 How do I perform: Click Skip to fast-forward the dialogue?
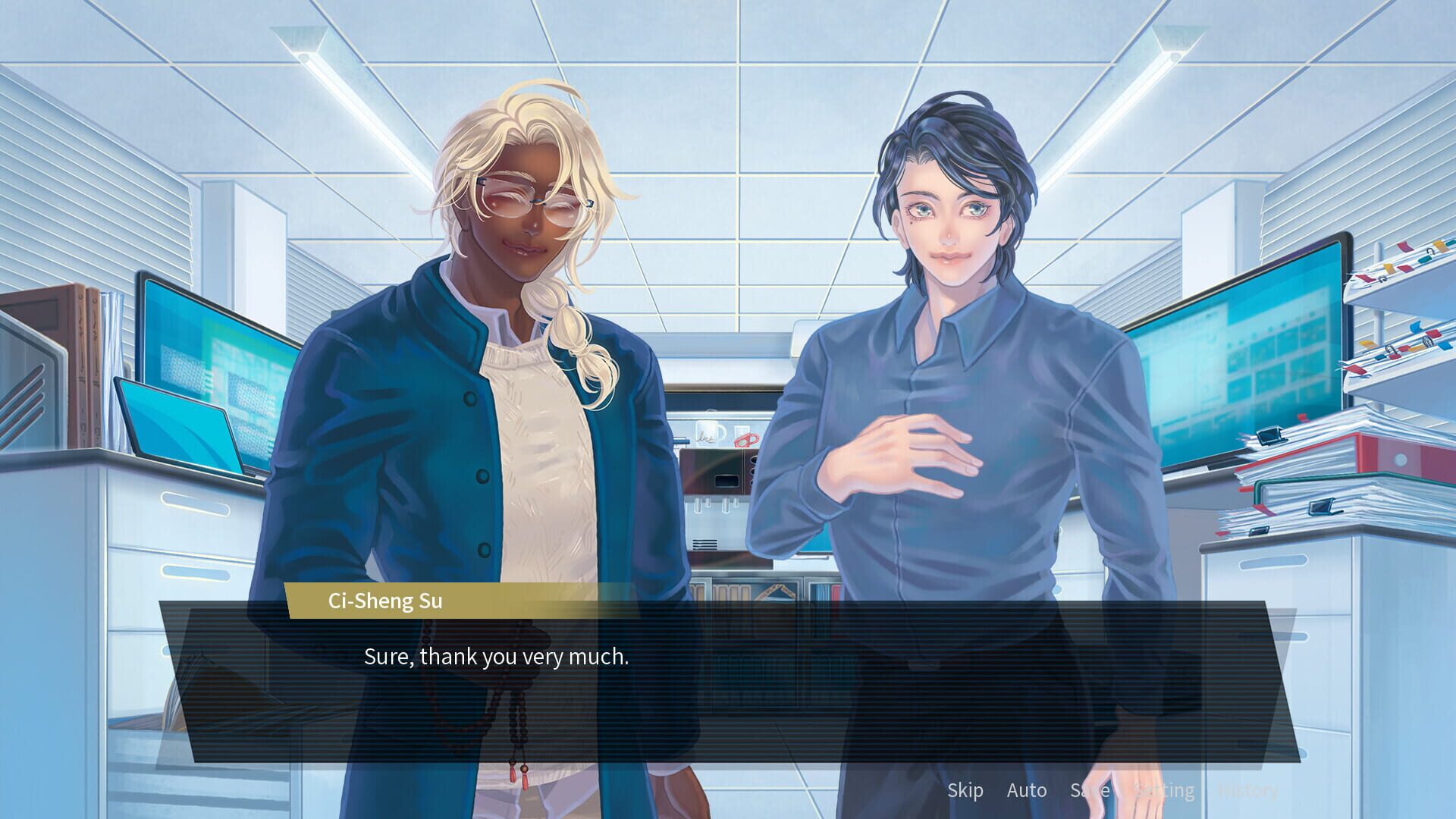(966, 790)
